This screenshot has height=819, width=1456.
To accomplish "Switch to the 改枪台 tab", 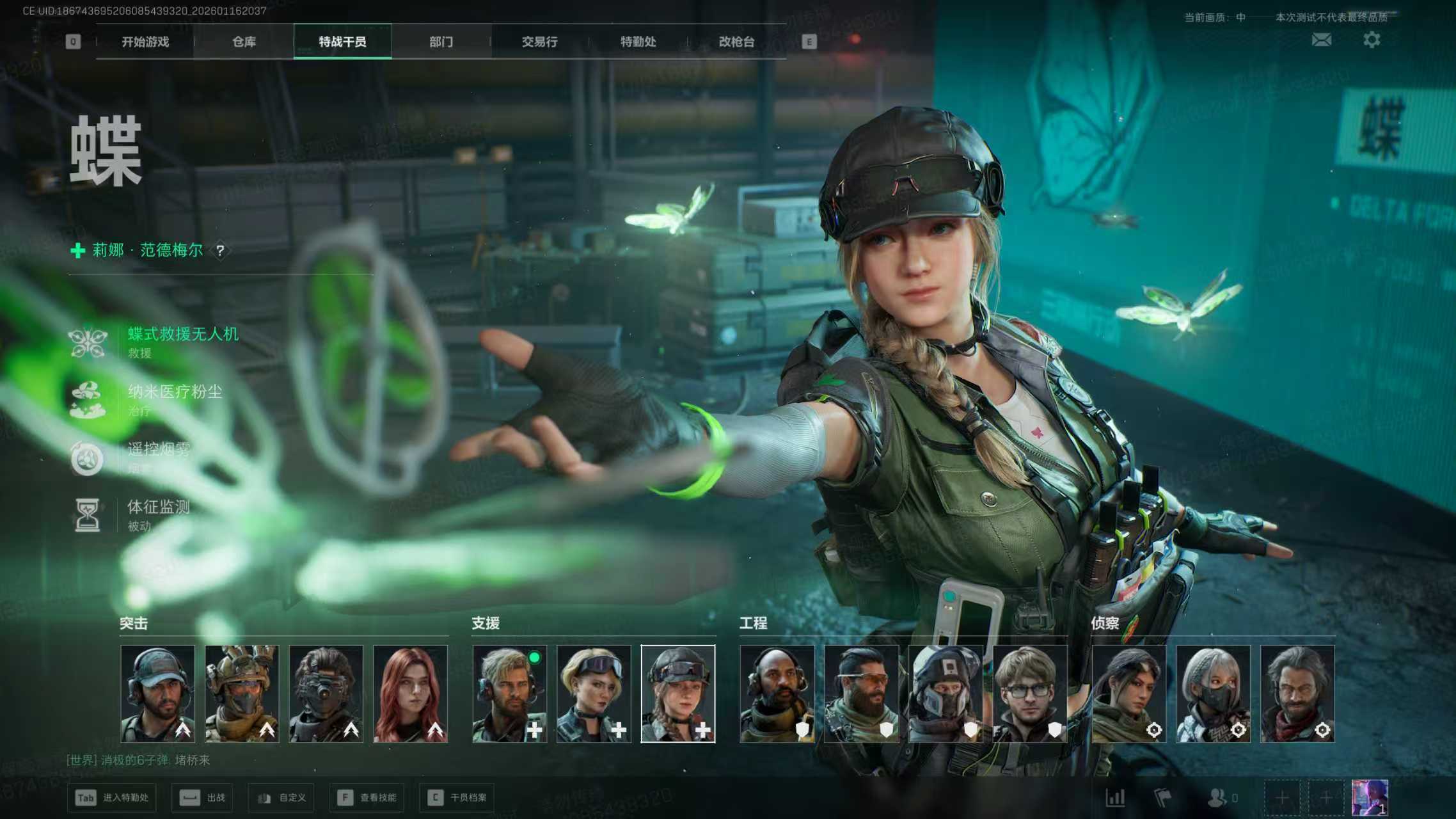I will click(736, 42).
